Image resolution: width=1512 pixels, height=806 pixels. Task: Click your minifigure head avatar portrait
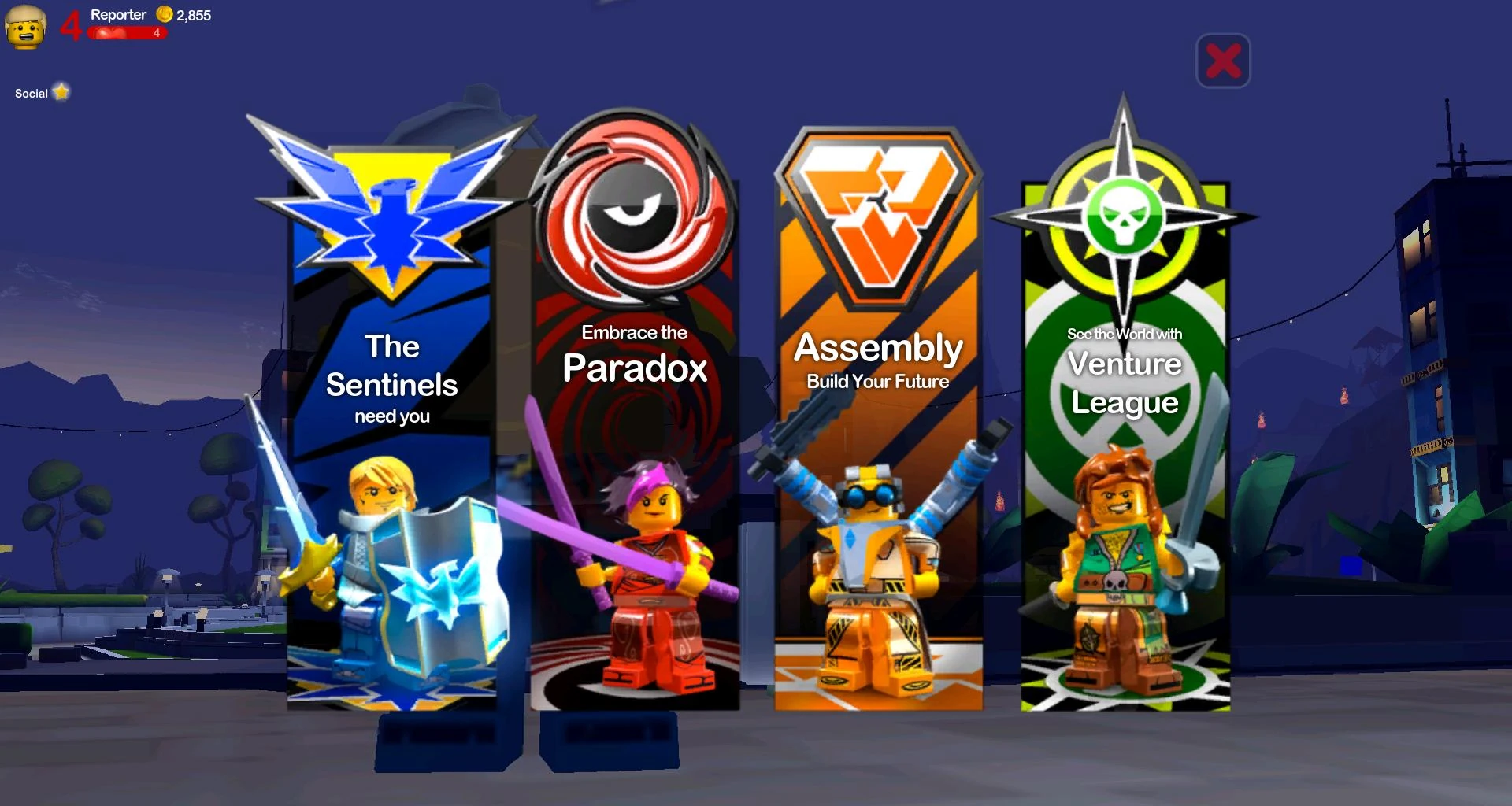point(26,28)
